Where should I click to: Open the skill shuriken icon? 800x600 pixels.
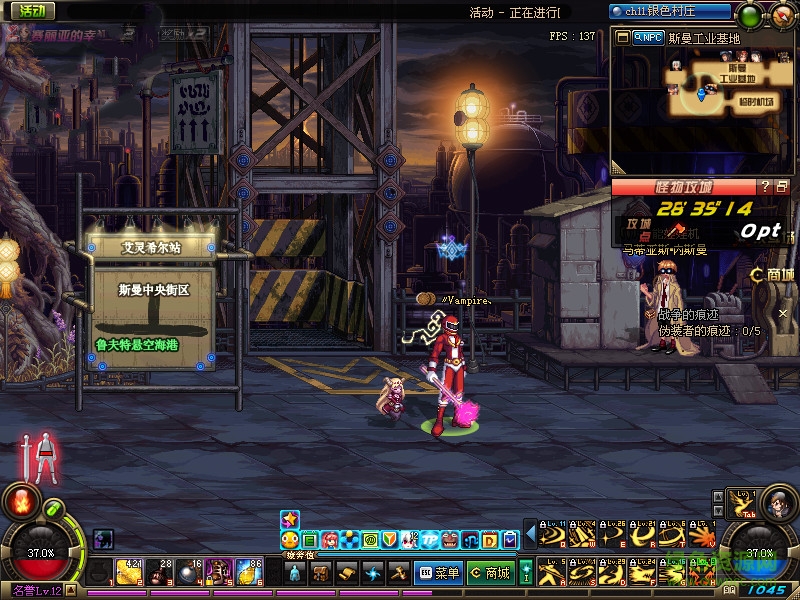click(x=373, y=573)
